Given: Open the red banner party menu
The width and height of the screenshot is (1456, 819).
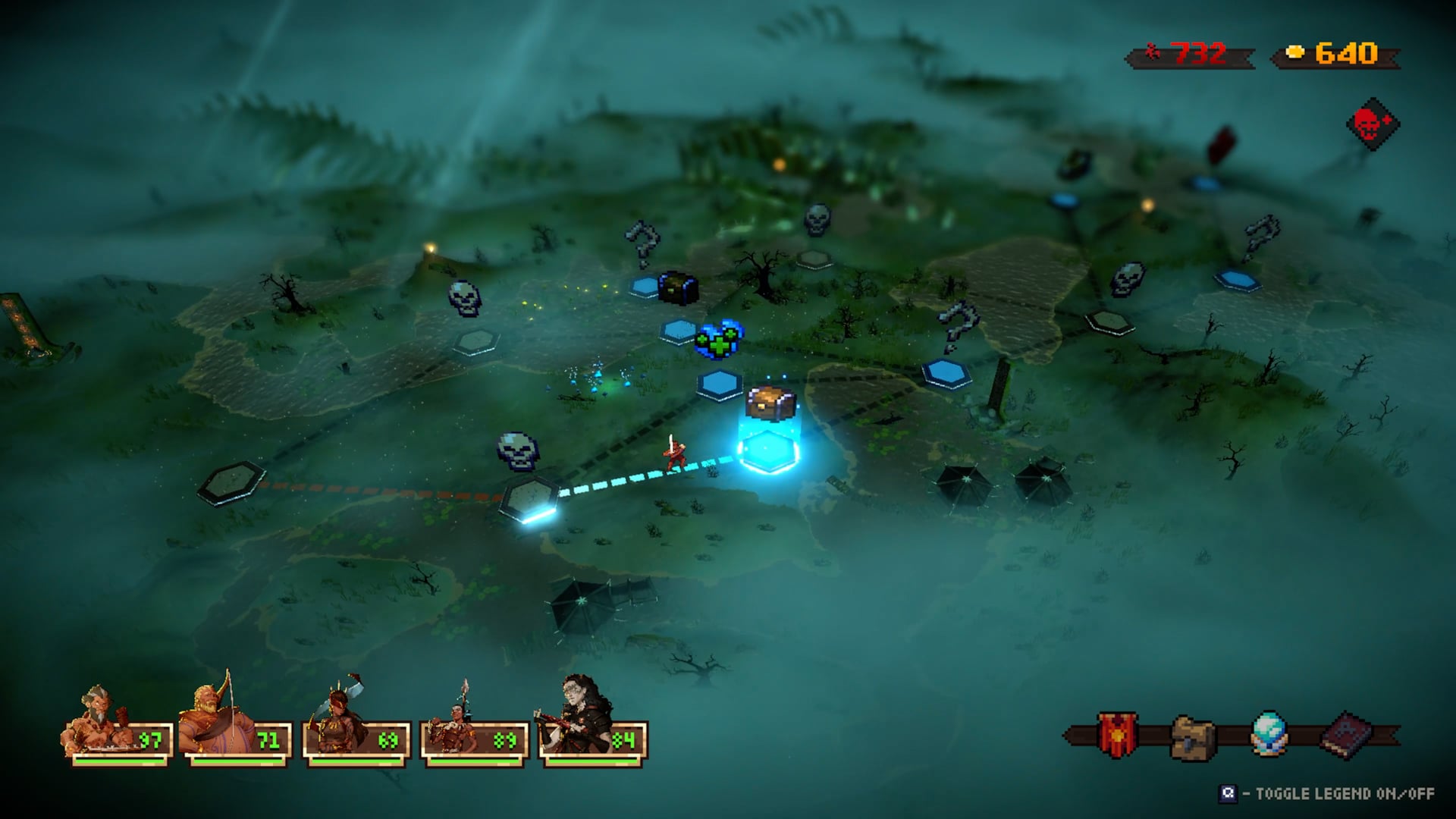Looking at the screenshot, I should (x=1117, y=734).
